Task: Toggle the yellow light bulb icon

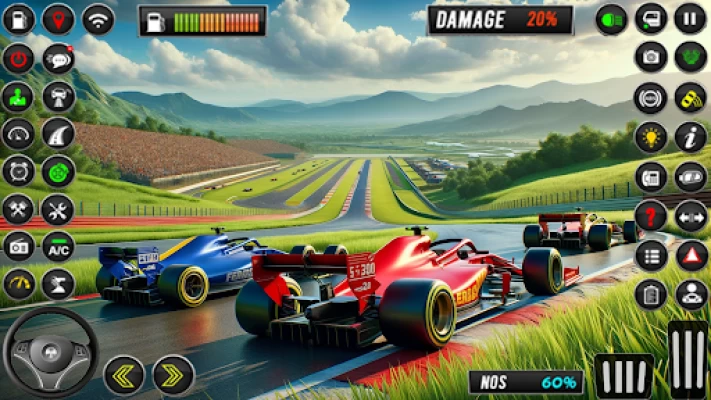Action: pos(651,136)
